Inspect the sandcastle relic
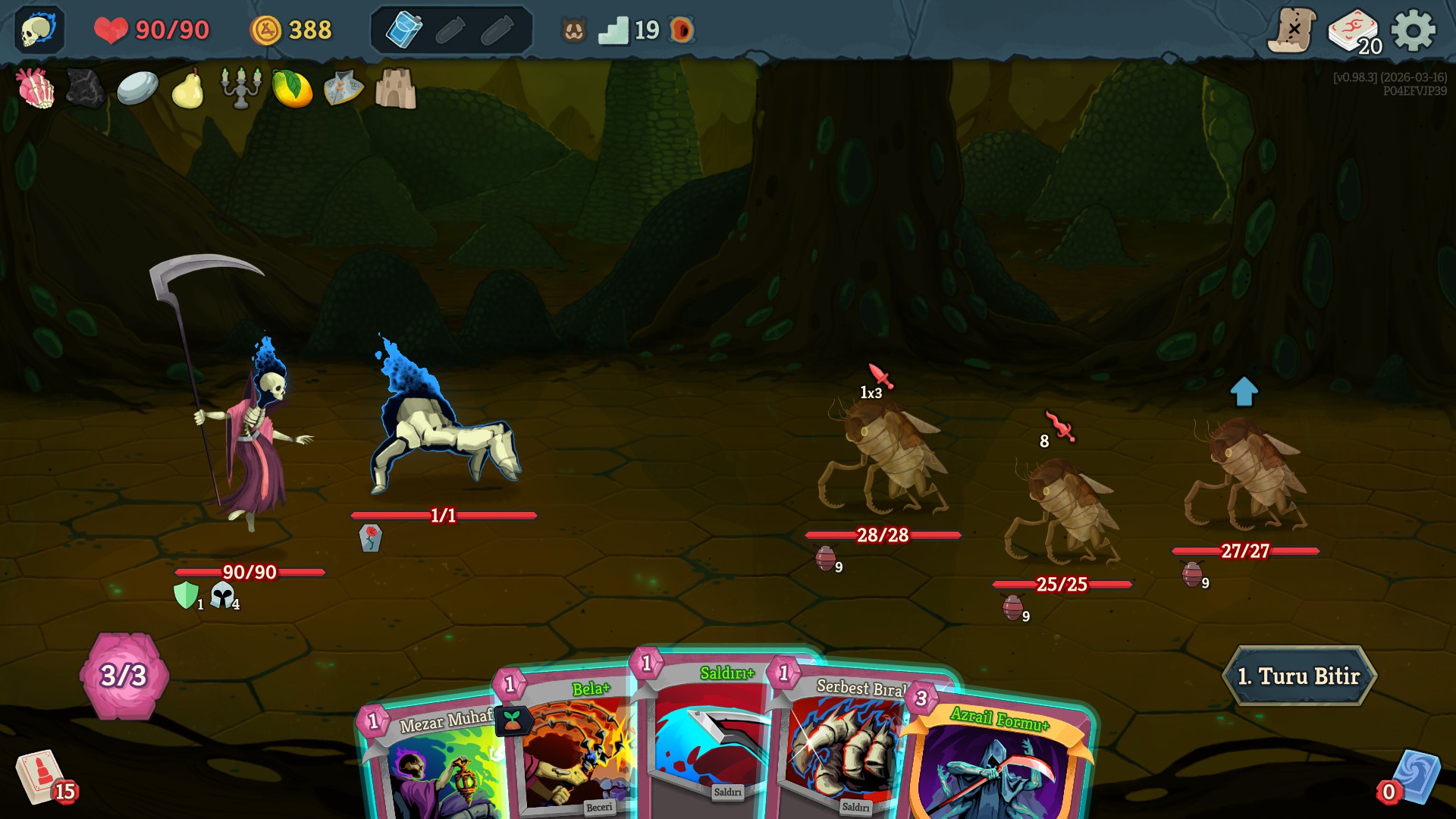 click(395, 89)
